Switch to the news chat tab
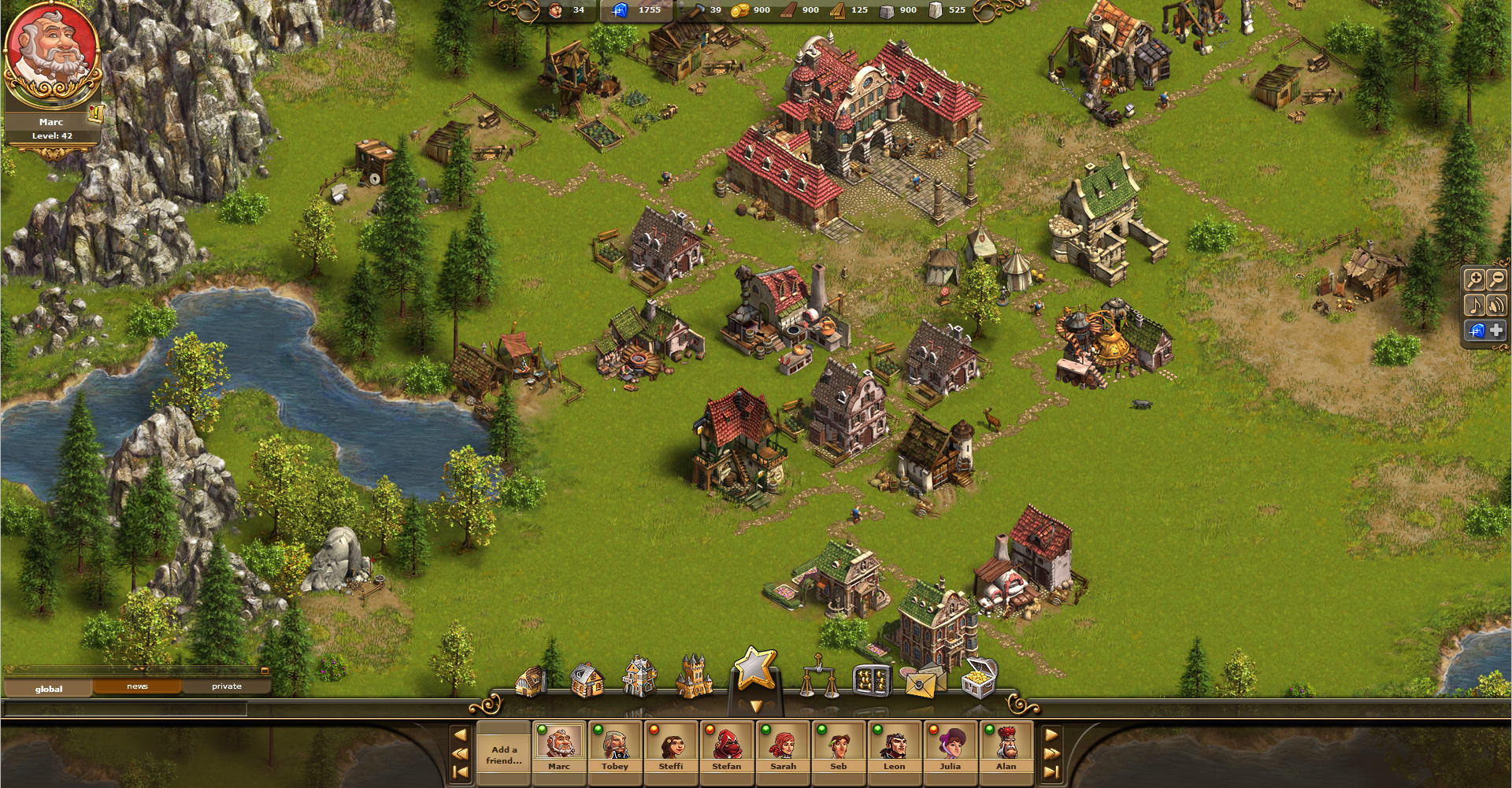Image resolution: width=1512 pixels, height=788 pixels. tap(138, 686)
